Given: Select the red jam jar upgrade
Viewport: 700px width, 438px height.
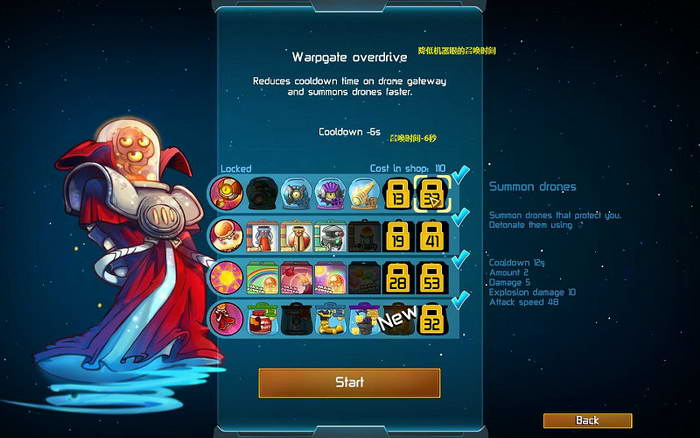Looking at the screenshot, I should coord(263,319).
